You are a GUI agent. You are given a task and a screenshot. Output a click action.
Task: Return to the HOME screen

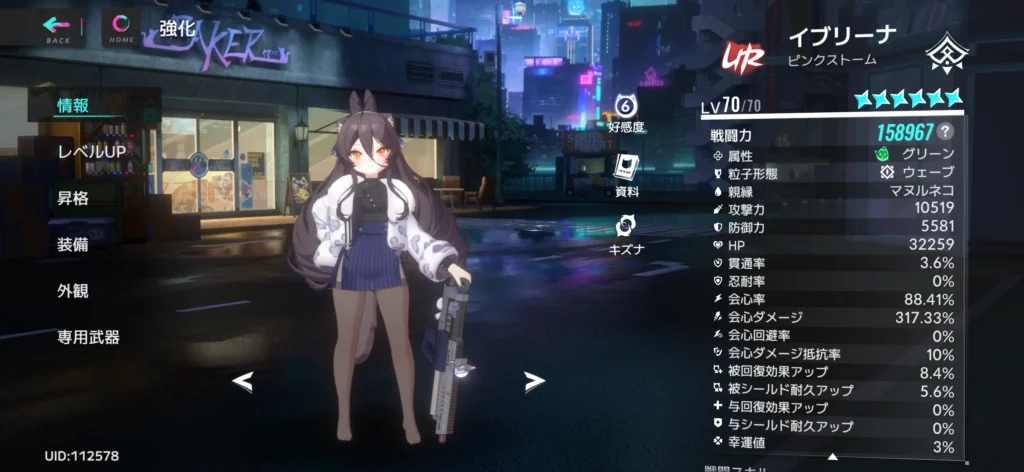[121, 27]
